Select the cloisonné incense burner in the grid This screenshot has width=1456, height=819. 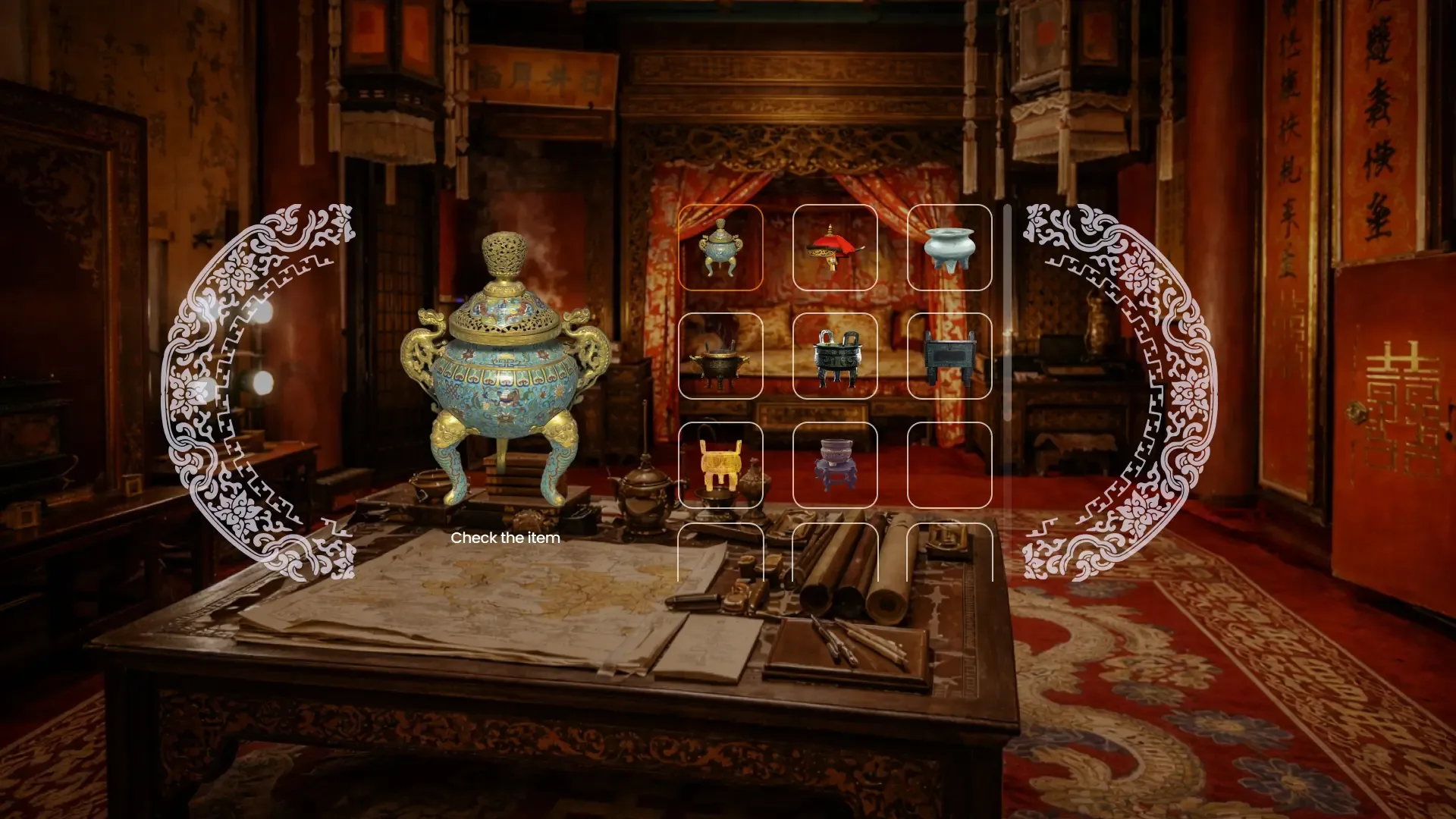[x=722, y=248]
